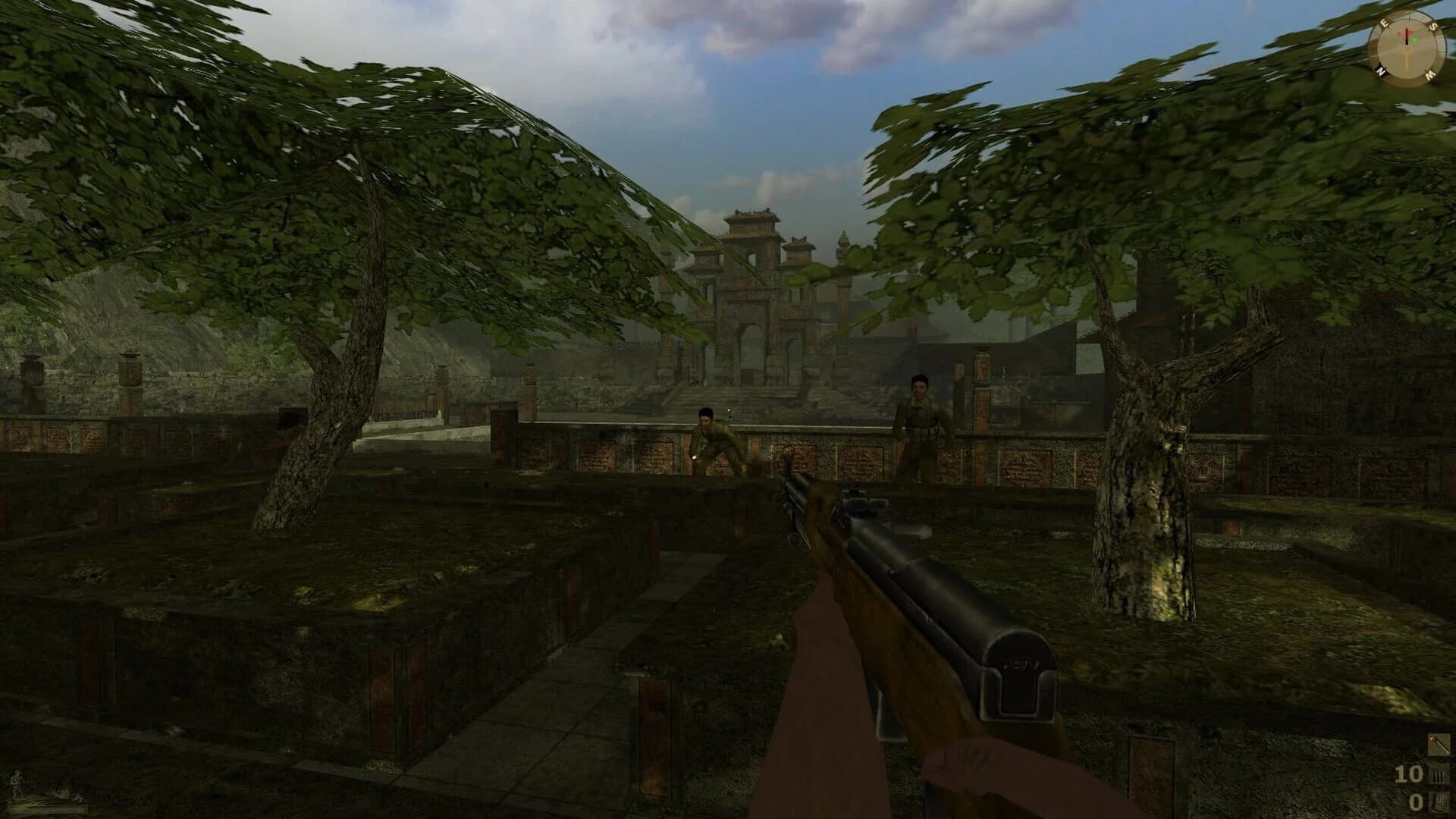Click the letter E on the compass ring
Image resolution: width=1456 pixels, height=819 pixels.
1385,22
